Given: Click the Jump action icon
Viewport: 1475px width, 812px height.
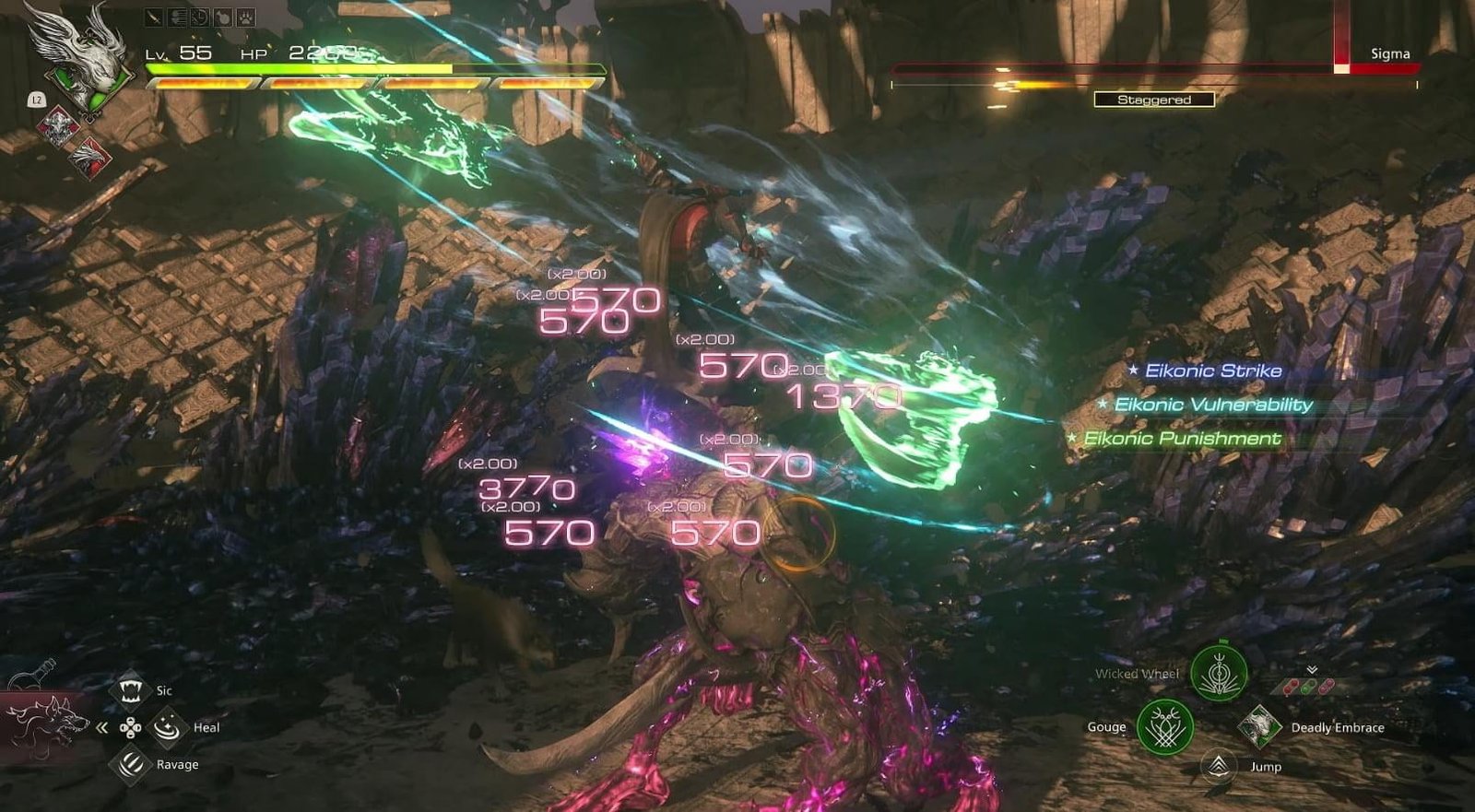Looking at the screenshot, I should tap(1219, 765).
